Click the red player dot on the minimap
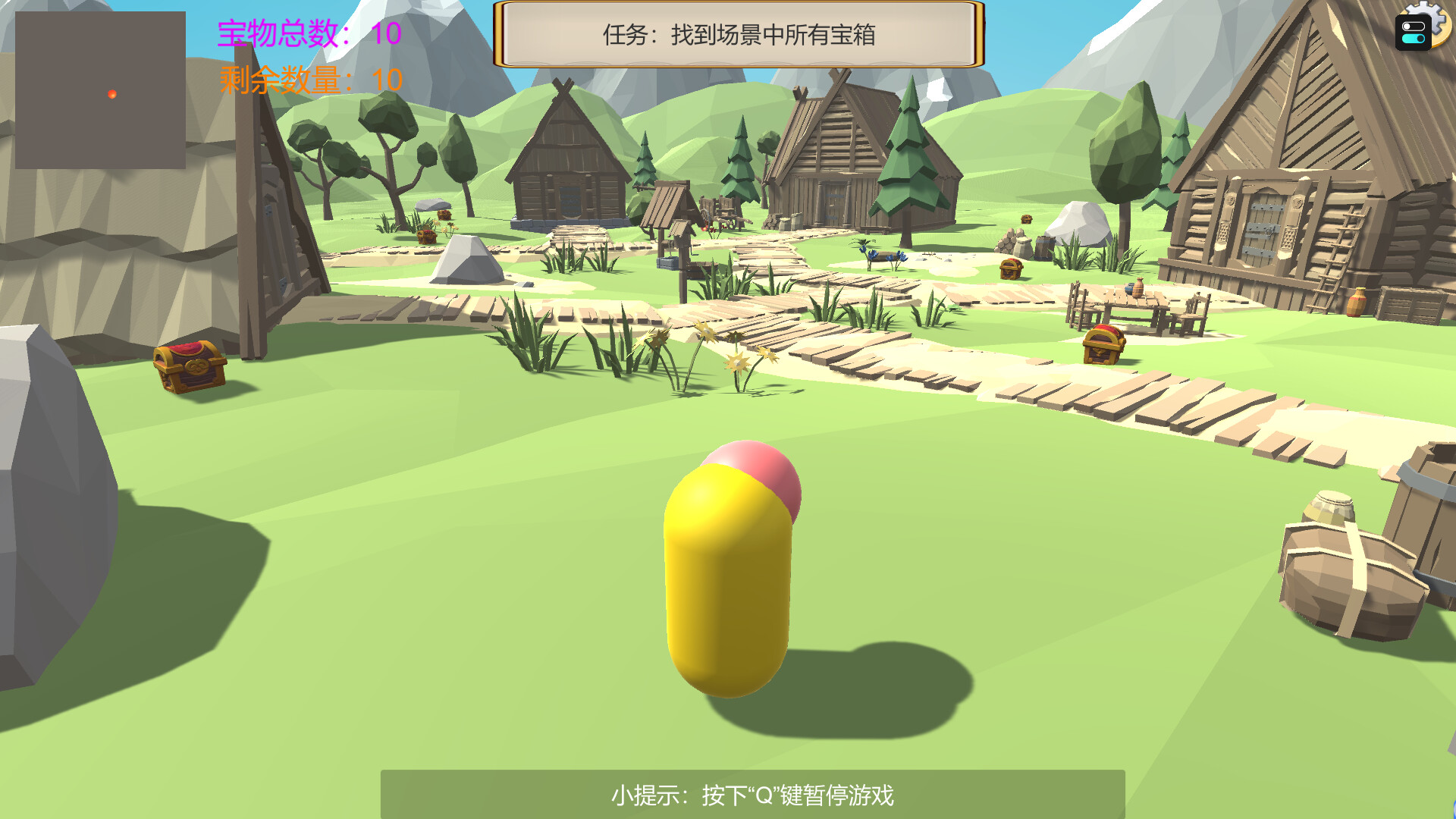This screenshot has width=1456, height=819. pyautogui.click(x=111, y=96)
